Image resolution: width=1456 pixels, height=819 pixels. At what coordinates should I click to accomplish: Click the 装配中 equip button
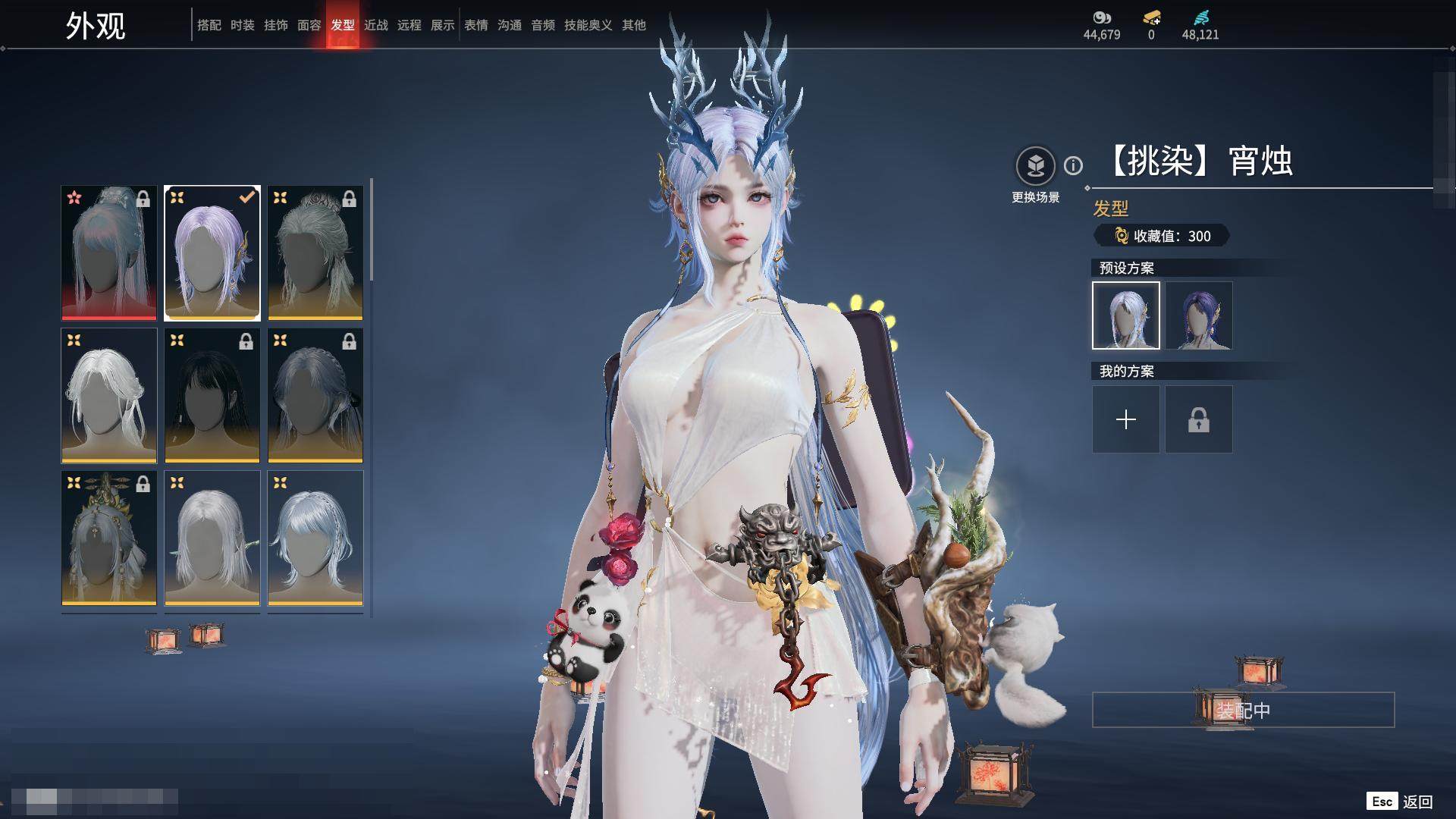pos(1243,710)
